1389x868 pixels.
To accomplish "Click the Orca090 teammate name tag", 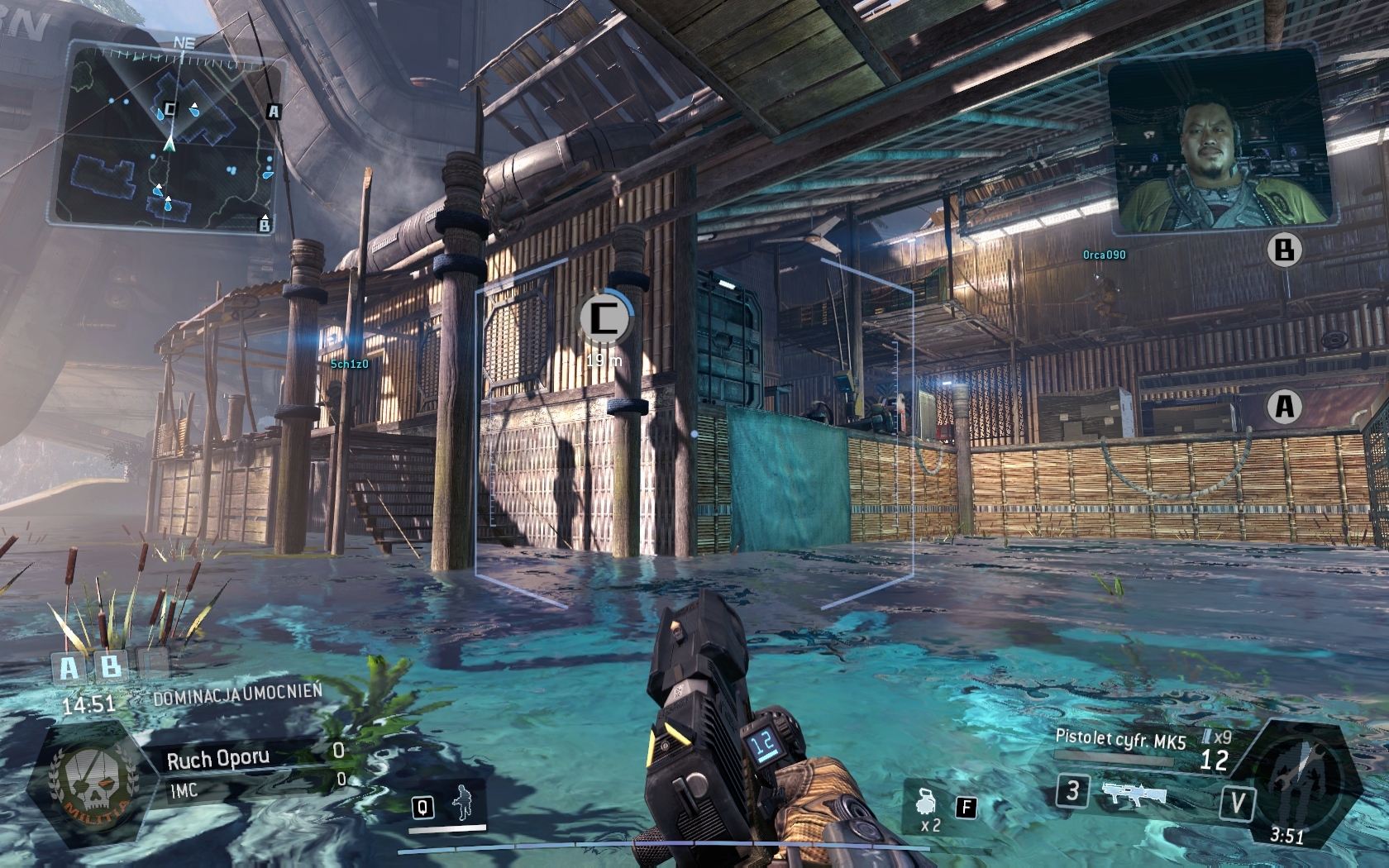I will (1104, 255).
